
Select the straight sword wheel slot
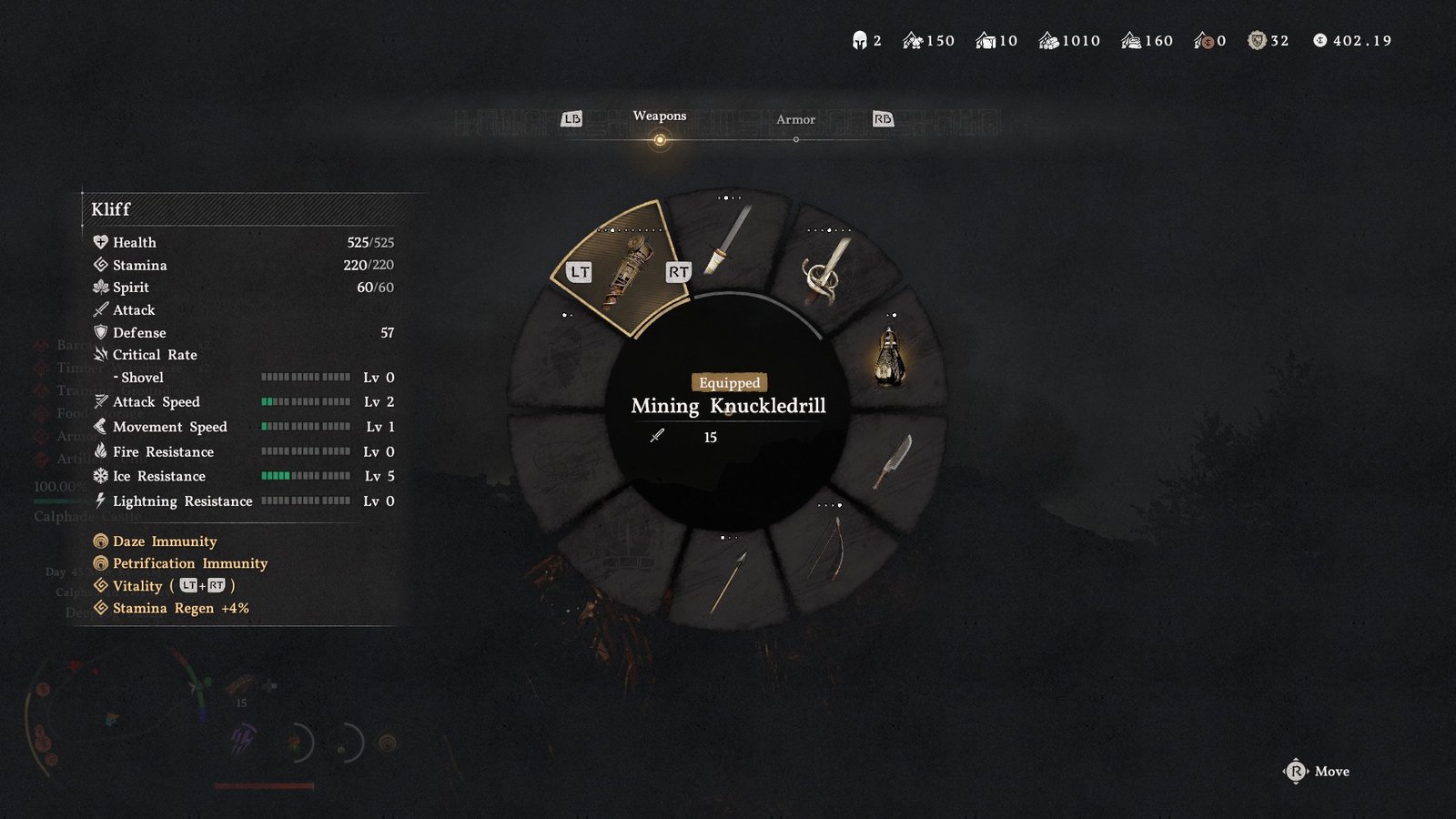[x=728, y=240]
